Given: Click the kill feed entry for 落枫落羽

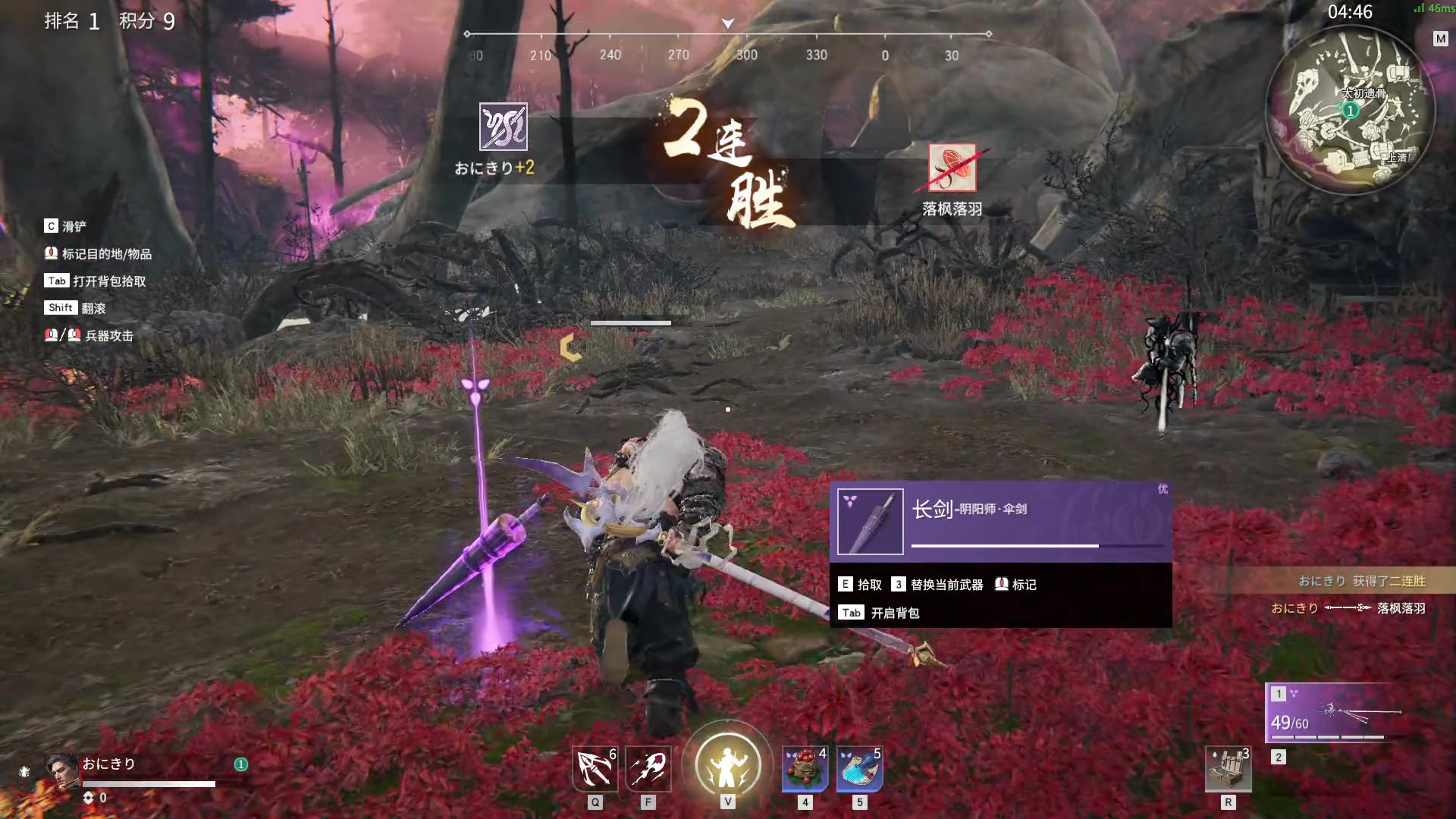Looking at the screenshot, I should 1348,608.
